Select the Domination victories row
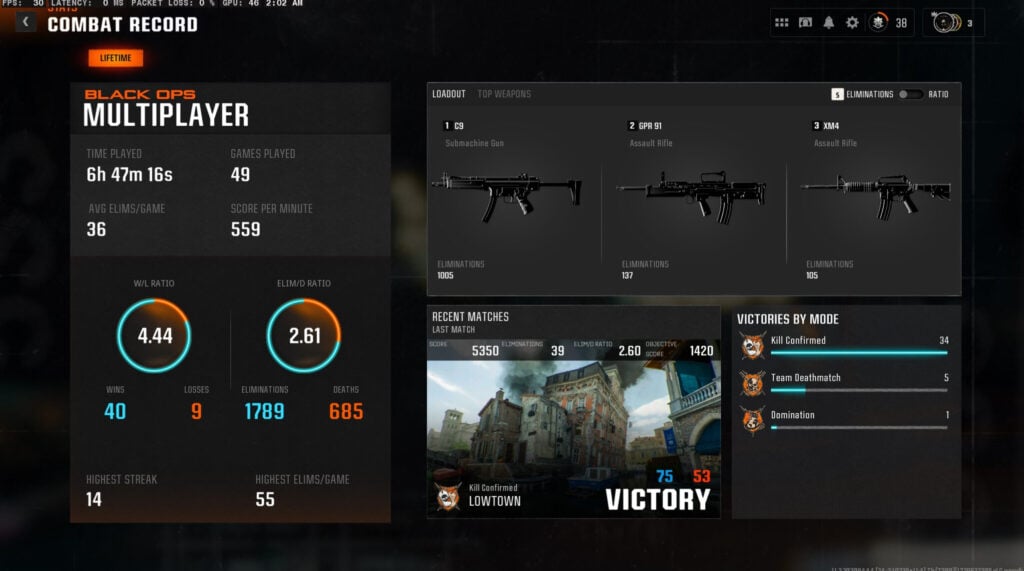The image size is (1024, 571). click(x=845, y=420)
